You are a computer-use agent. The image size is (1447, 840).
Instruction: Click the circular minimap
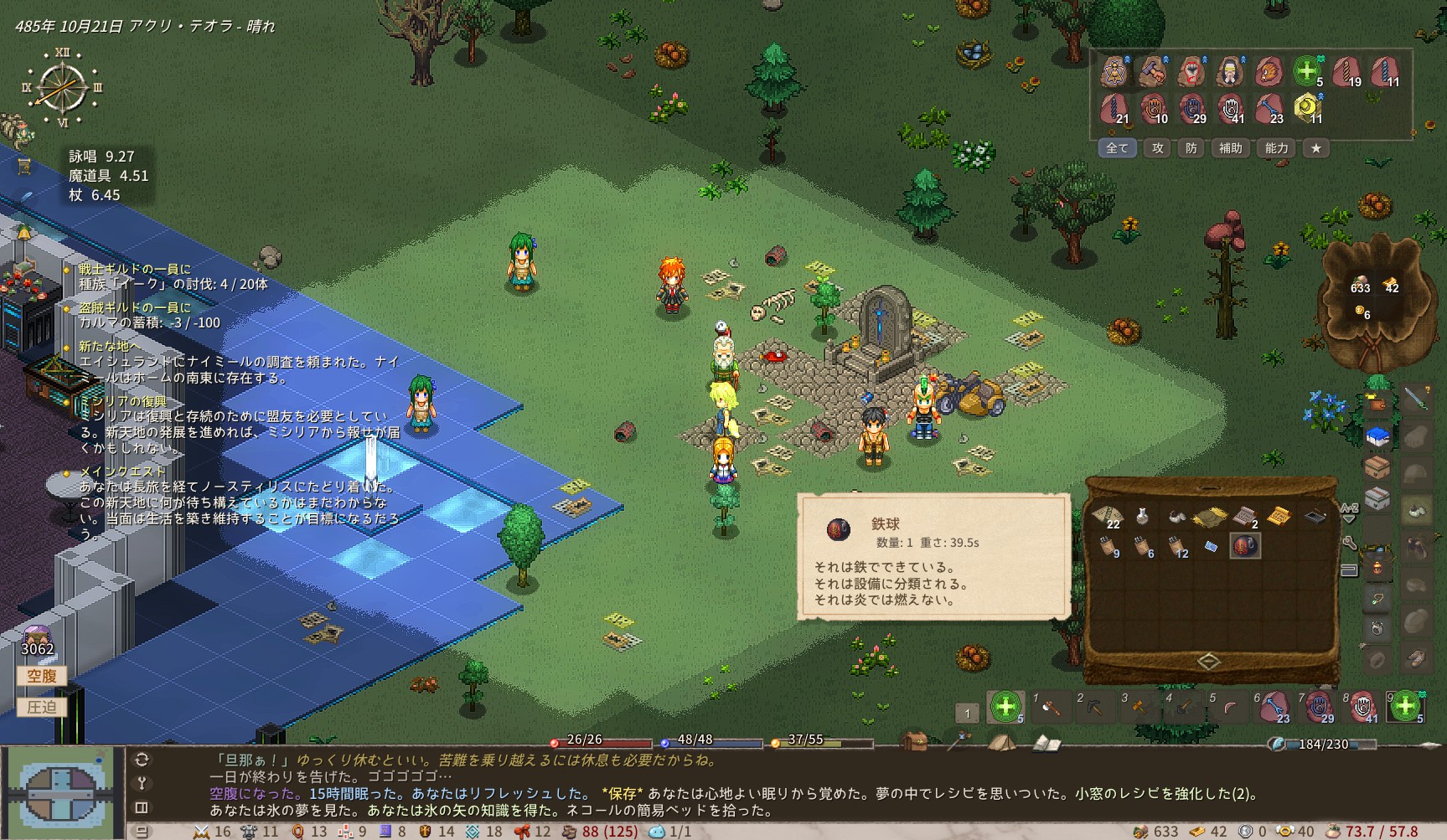(59, 791)
